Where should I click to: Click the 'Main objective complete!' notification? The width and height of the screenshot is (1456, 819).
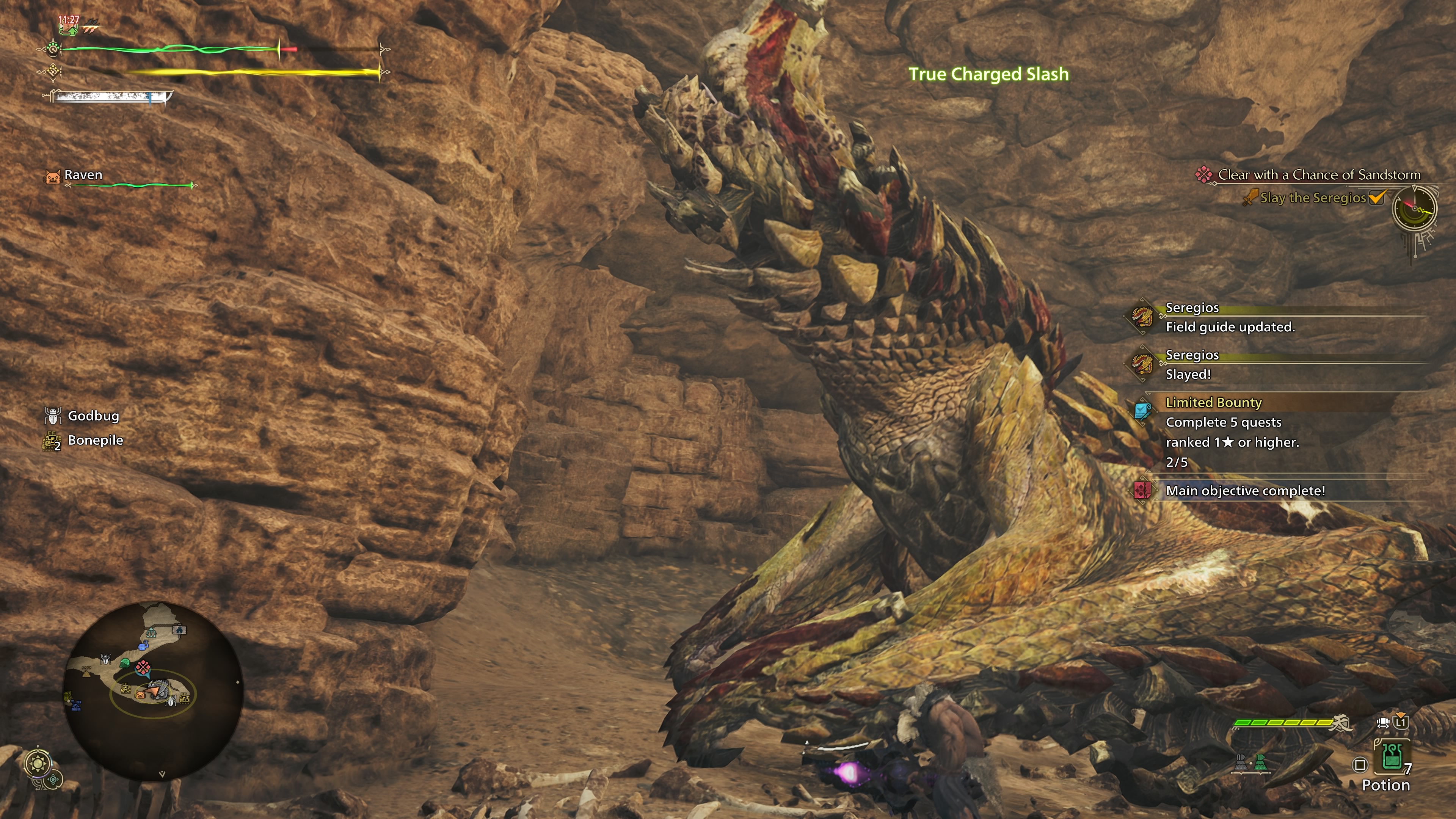point(1244,491)
